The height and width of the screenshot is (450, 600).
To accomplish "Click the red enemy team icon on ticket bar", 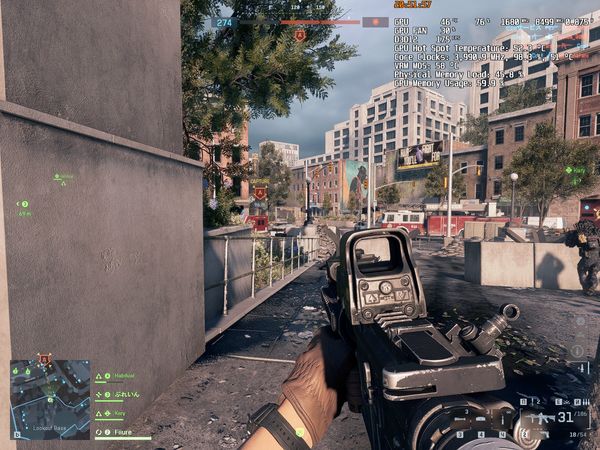I will tap(375, 21).
